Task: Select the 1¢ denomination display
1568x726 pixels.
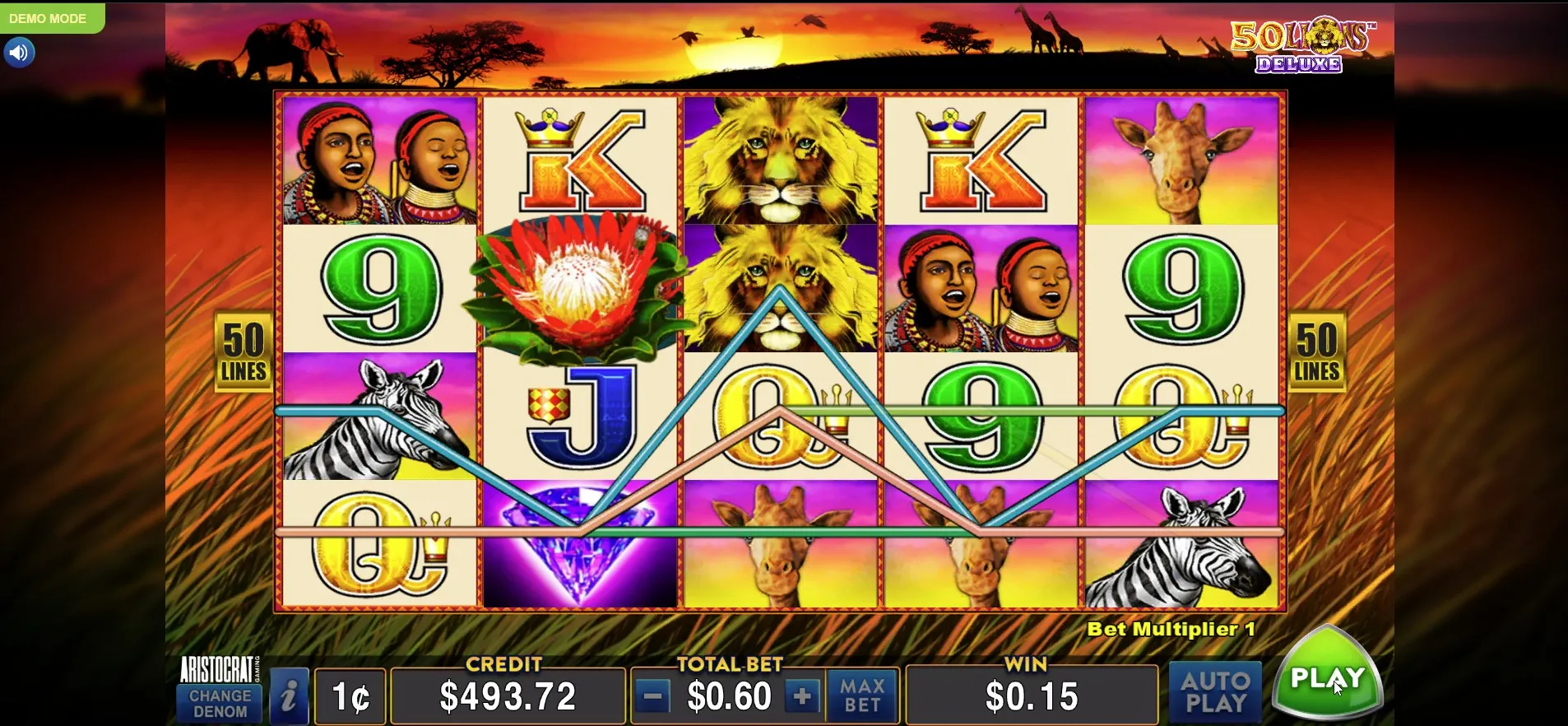Action: tap(351, 697)
